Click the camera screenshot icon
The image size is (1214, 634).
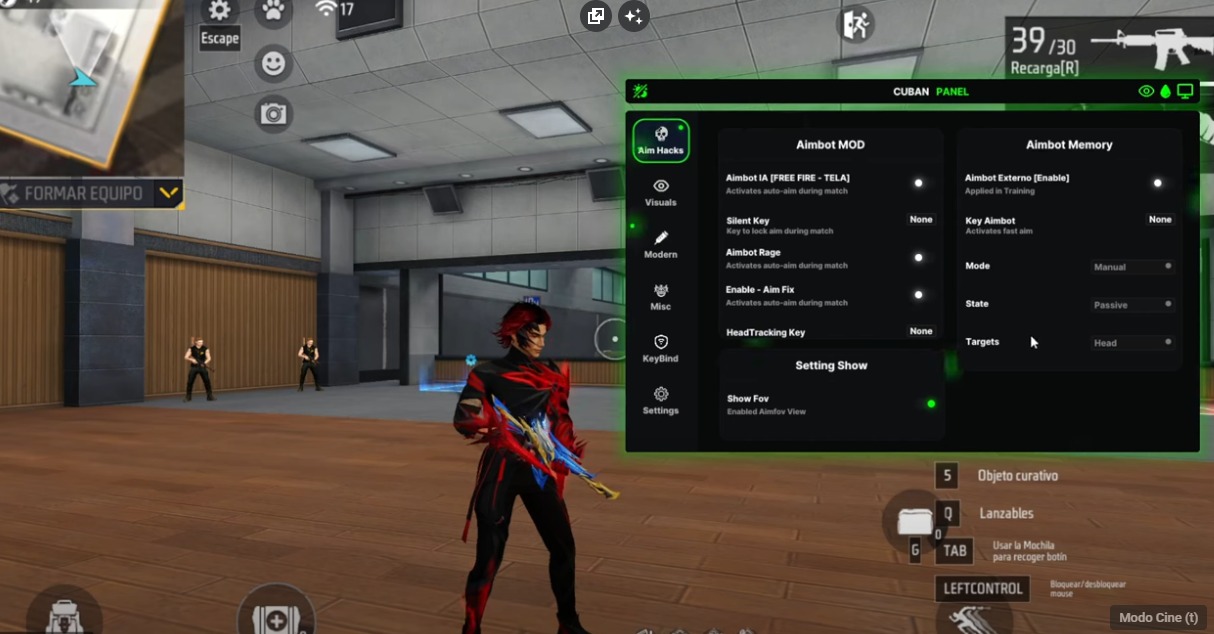(x=272, y=113)
